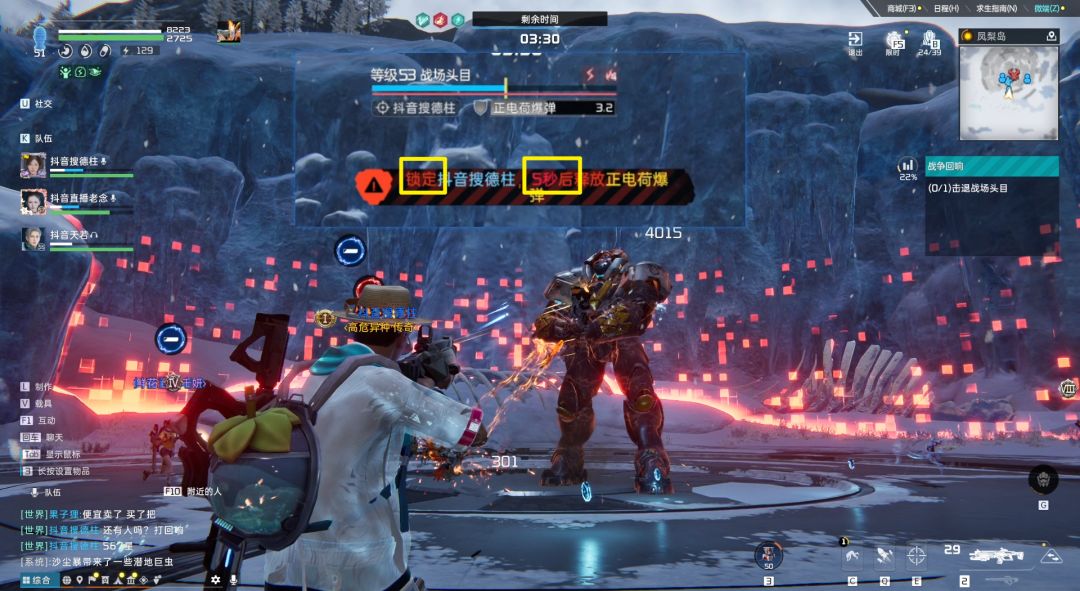Open the 限时 limited-time event icon
Image resolution: width=1080 pixels, height=591 pixels.
894,42
